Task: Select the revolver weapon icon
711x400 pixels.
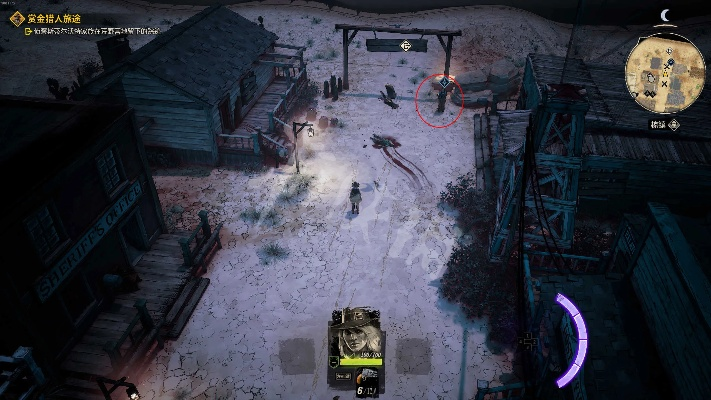Action: pos(367,373)
